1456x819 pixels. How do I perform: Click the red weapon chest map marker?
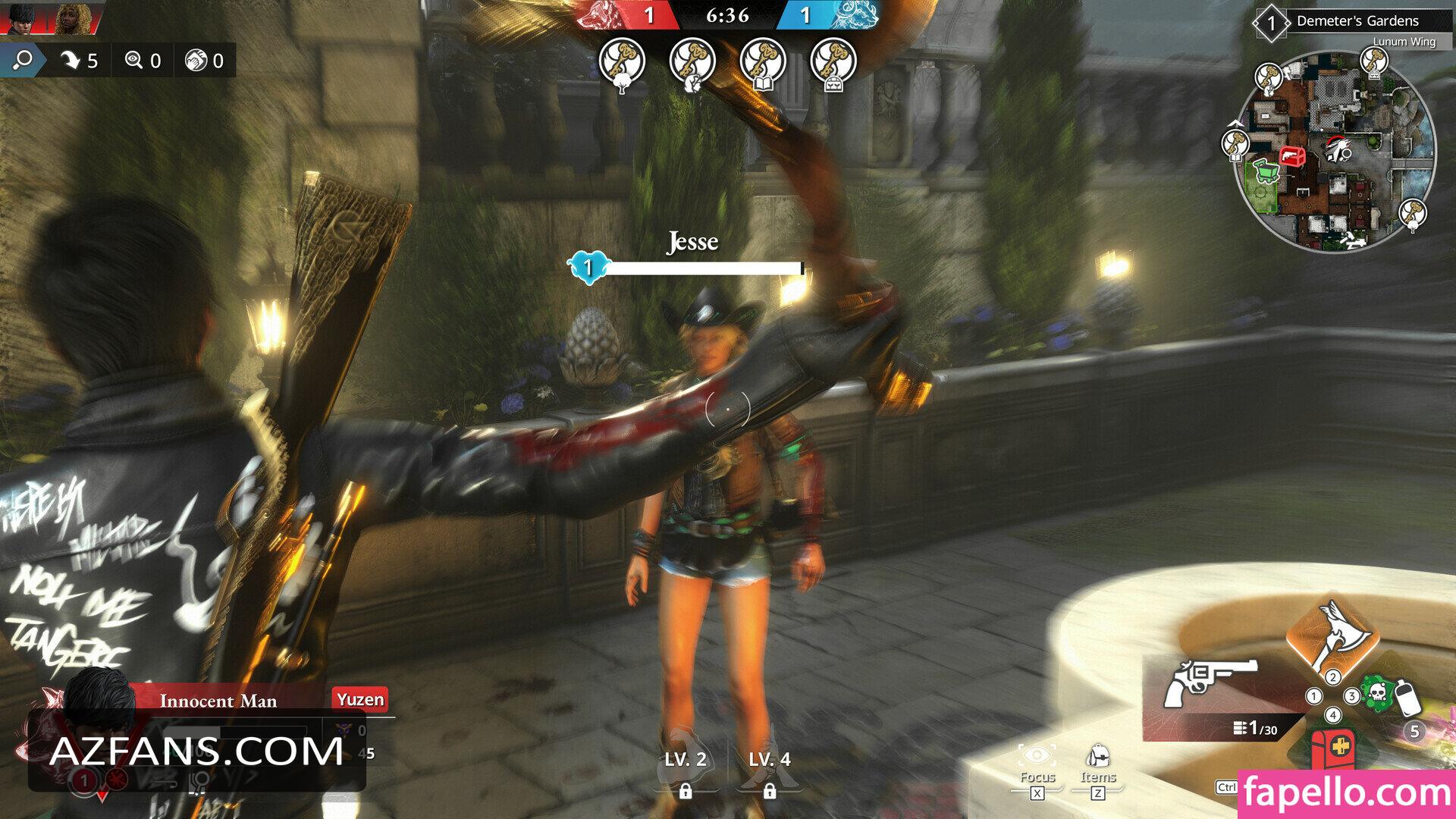1291,157
